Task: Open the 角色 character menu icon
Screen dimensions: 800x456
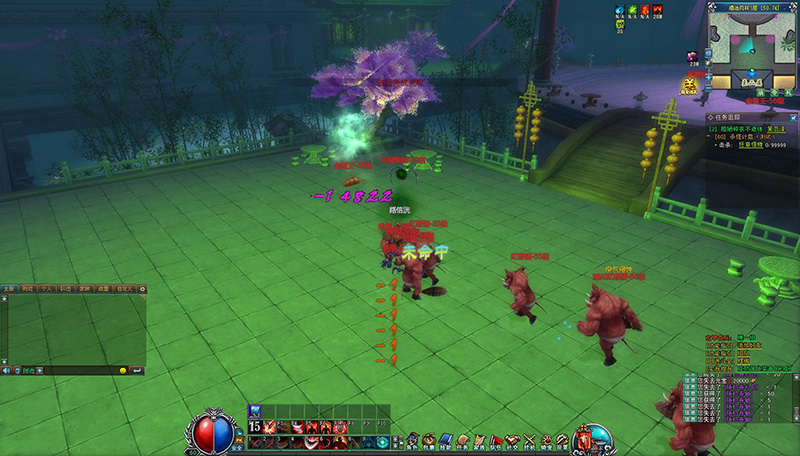Action: [x=411, y=439]
